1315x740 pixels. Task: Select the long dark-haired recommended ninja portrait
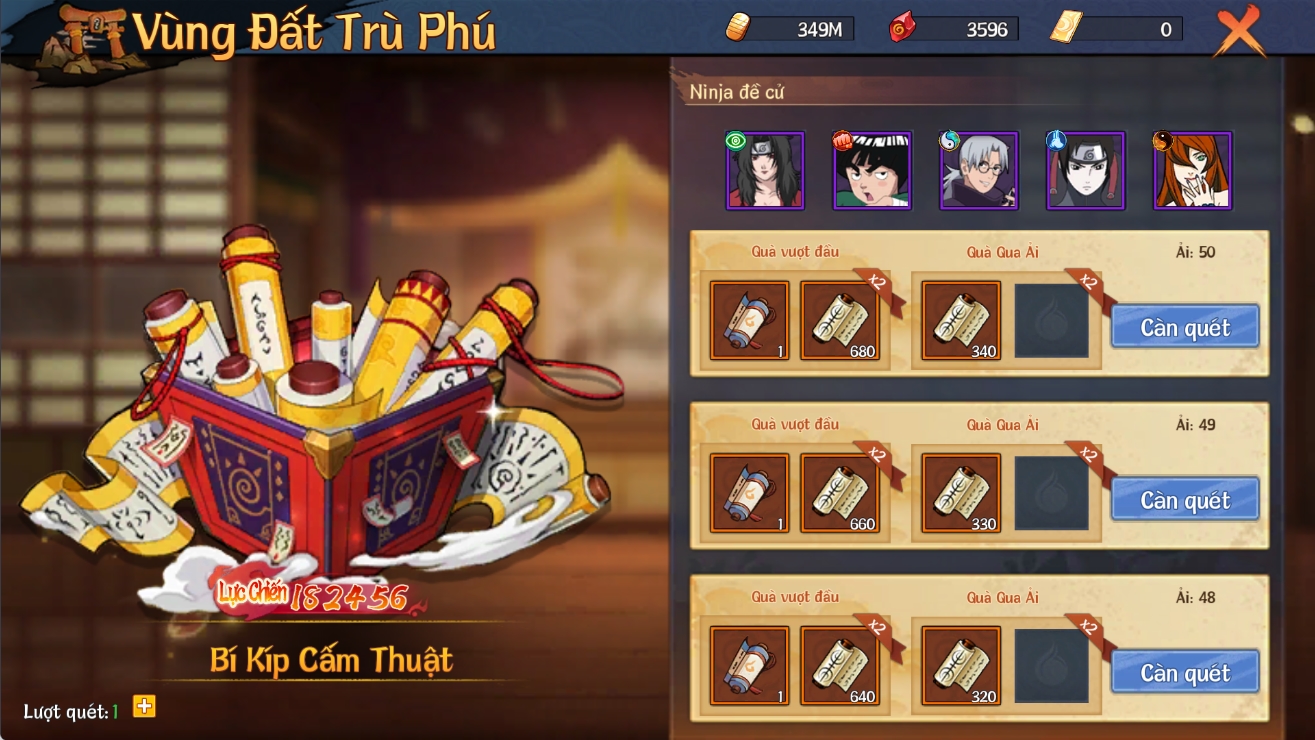[x=765, y=171]
